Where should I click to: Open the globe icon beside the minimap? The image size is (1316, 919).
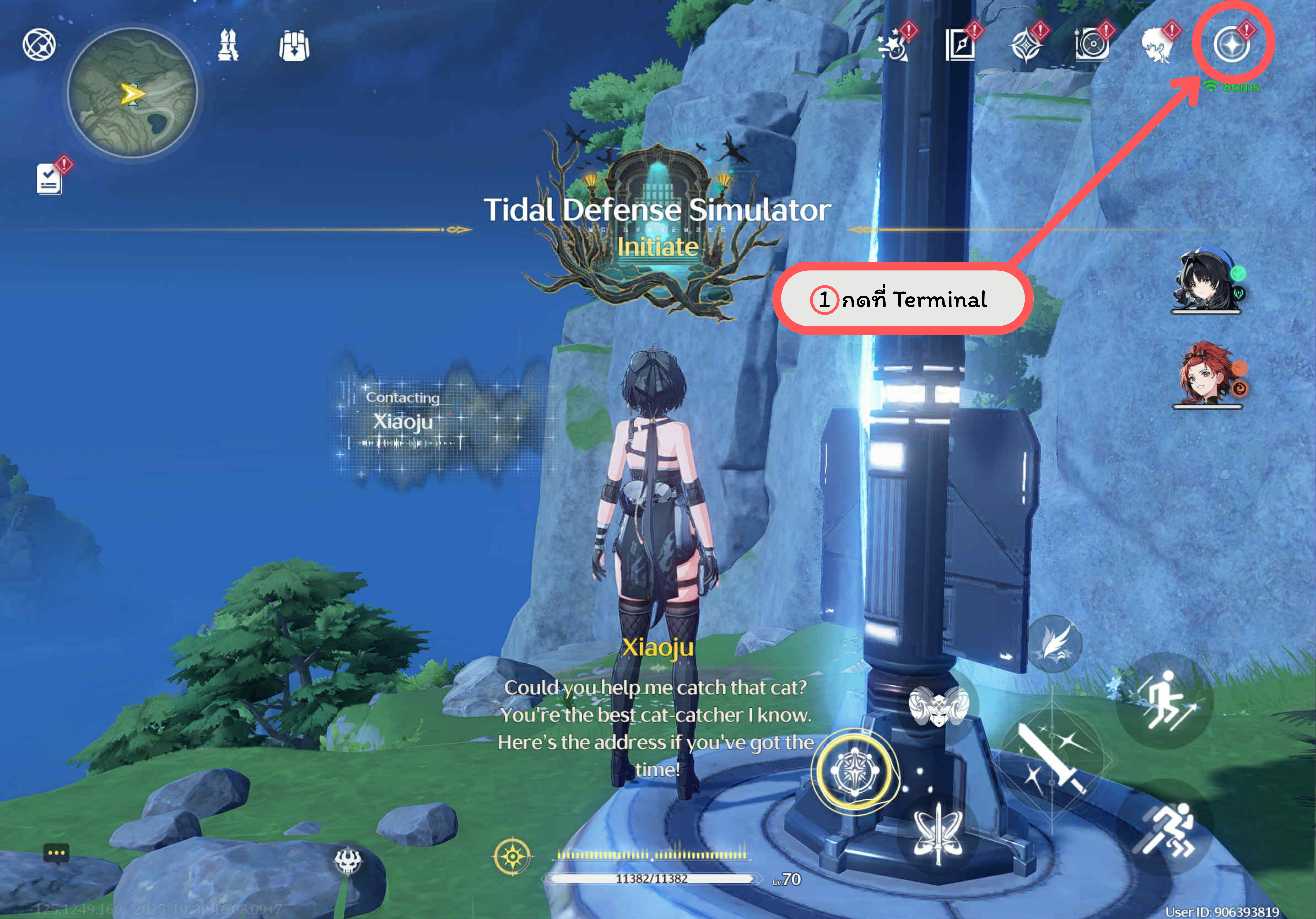[x=39, y=45]
